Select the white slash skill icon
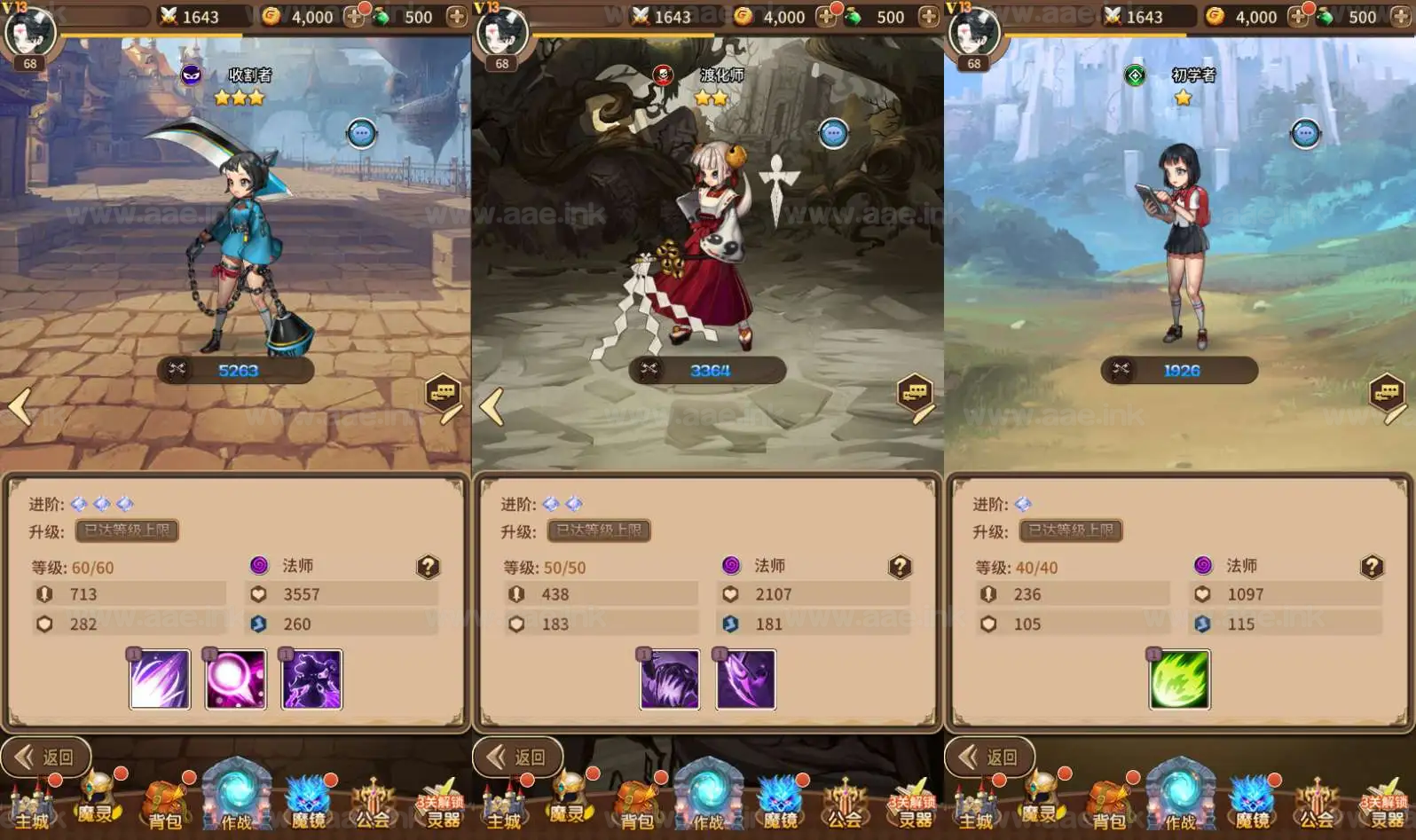1416x840 pixels. point(160,679)
